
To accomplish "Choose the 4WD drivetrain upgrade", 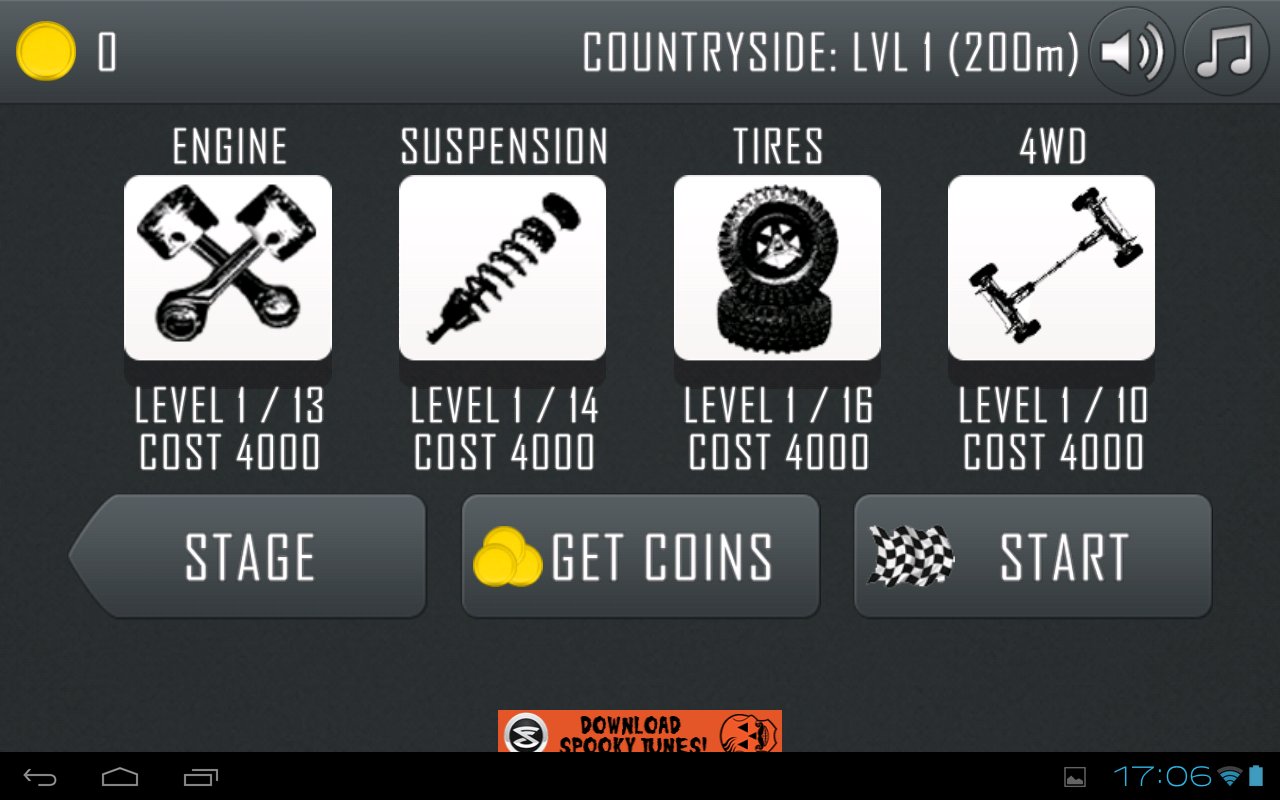I will pyautogui.click(x=1051, y=268).
